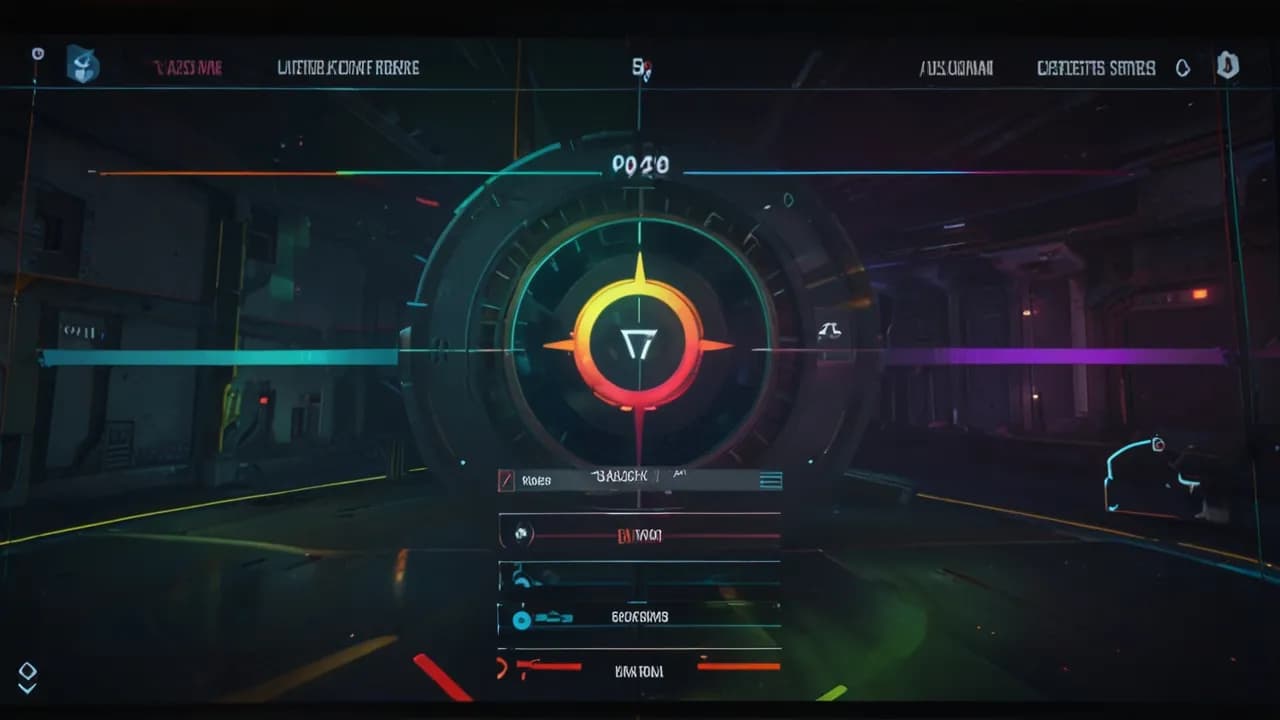Select the bottom menu row with red bars
Image resolution: width=1280 pixels, height=720 pixels.
(x=640, y=668)
